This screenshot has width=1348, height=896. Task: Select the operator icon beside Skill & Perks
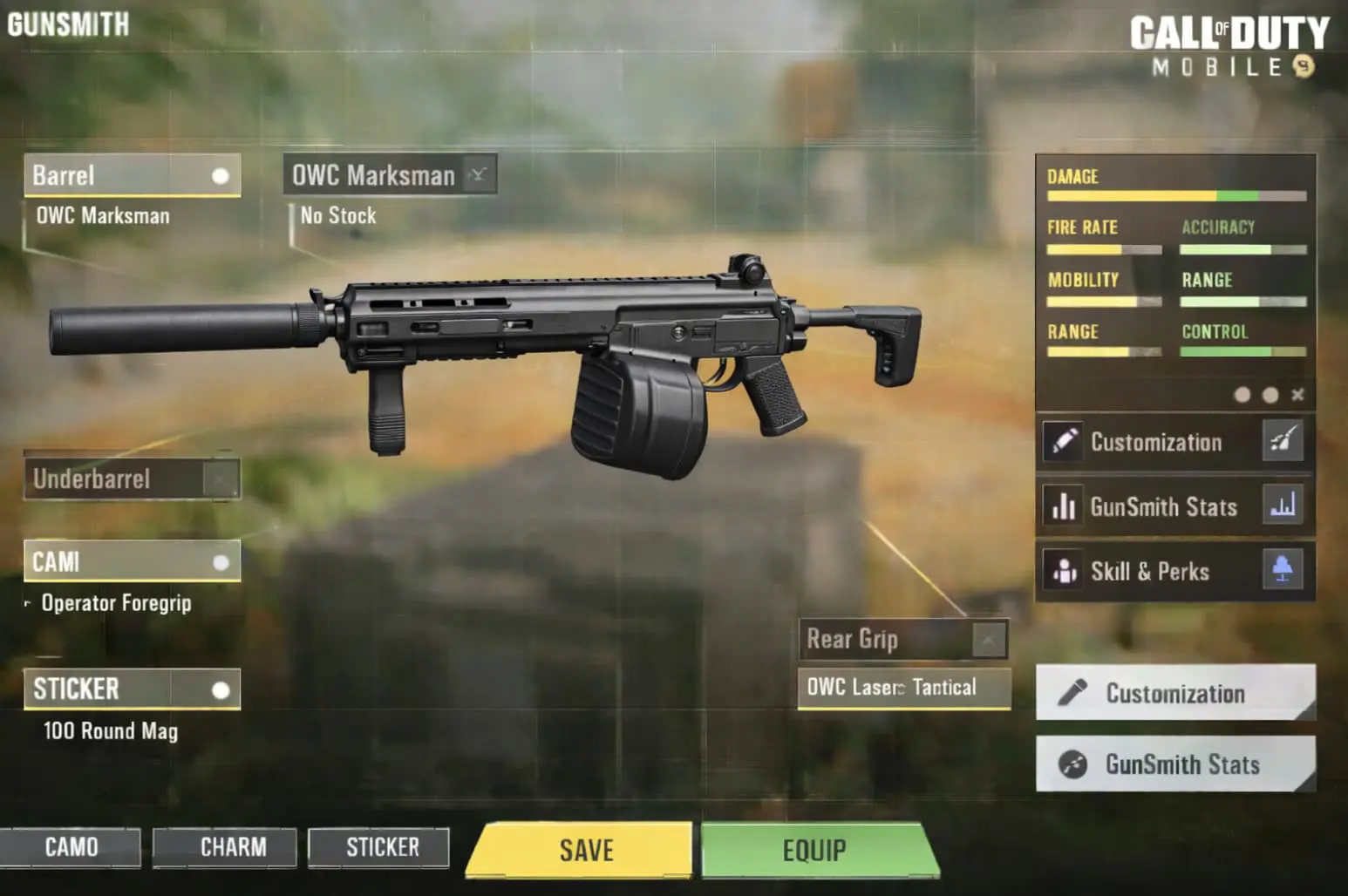[x=1063, y=571]
